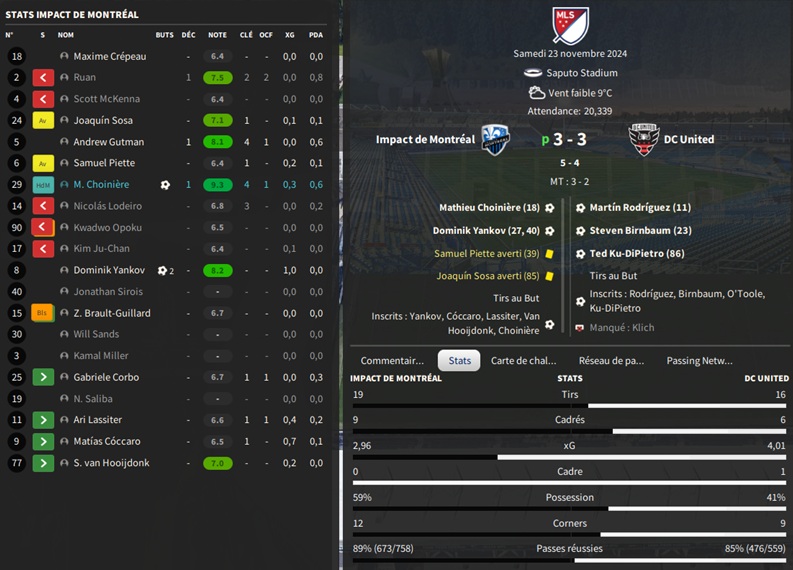Switch to the Stats tab
This screenshot has height=570, width=793.
click(x=459, y=360)
